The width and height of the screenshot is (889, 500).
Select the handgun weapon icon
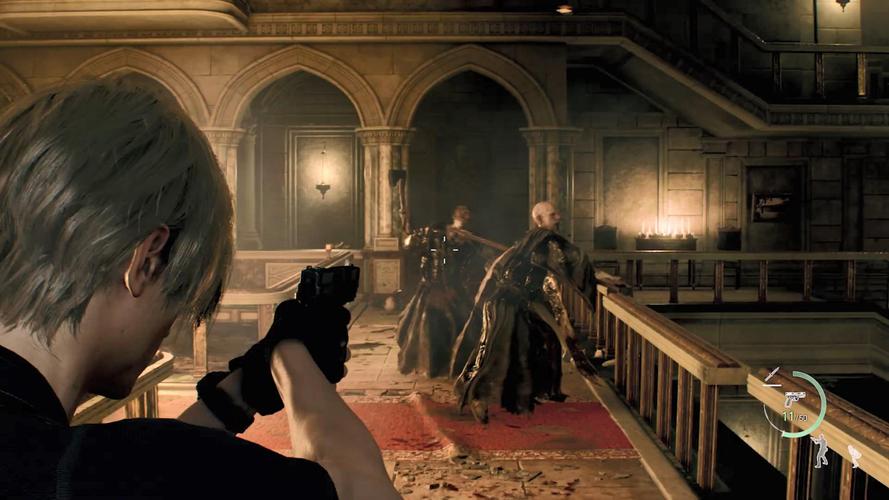[x=796, y=398]
